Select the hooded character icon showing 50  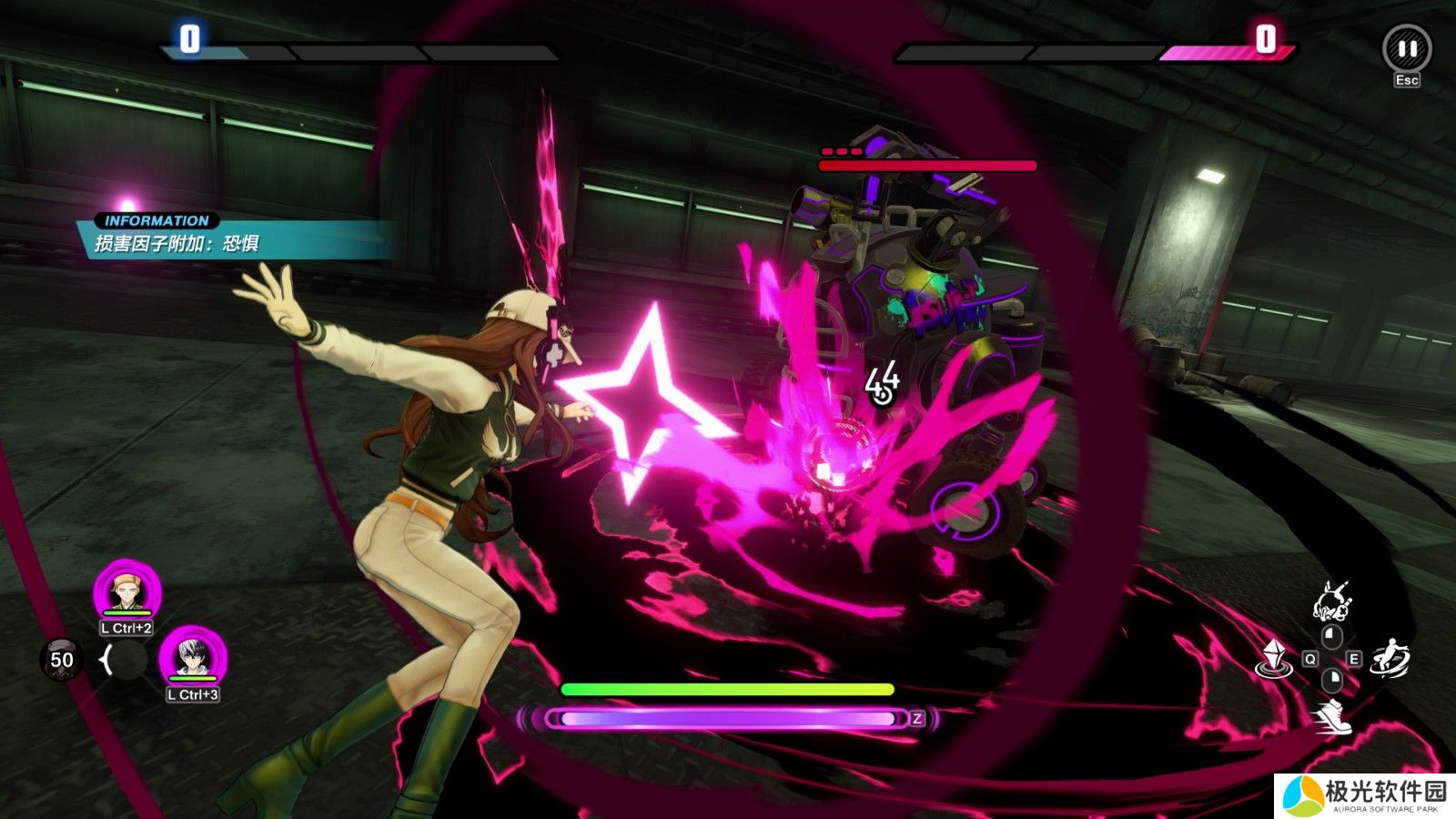(60, 659)
